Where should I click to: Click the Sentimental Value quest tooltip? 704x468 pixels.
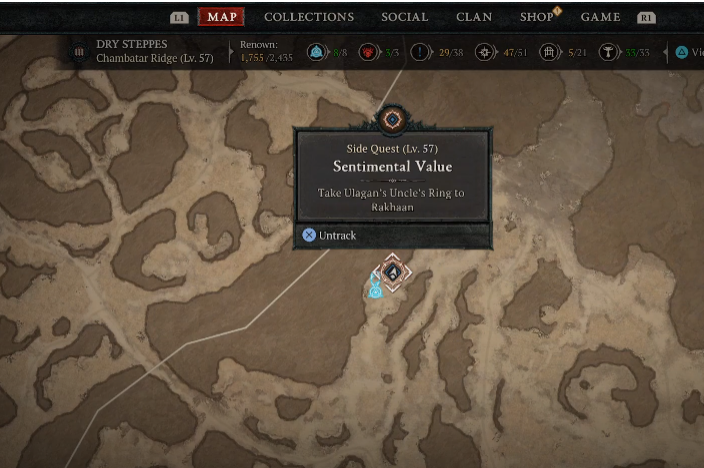[392, 175]
